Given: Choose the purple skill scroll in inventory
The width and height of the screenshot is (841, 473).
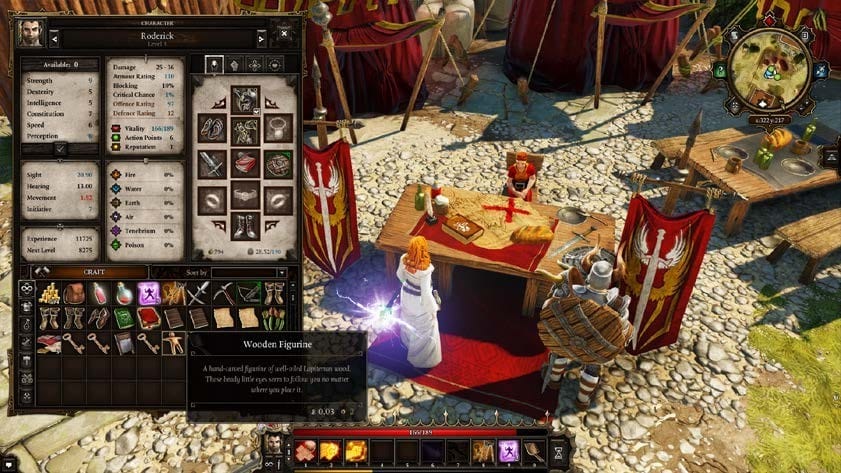Looking at the screenshot, I should (x=149, y=293).
